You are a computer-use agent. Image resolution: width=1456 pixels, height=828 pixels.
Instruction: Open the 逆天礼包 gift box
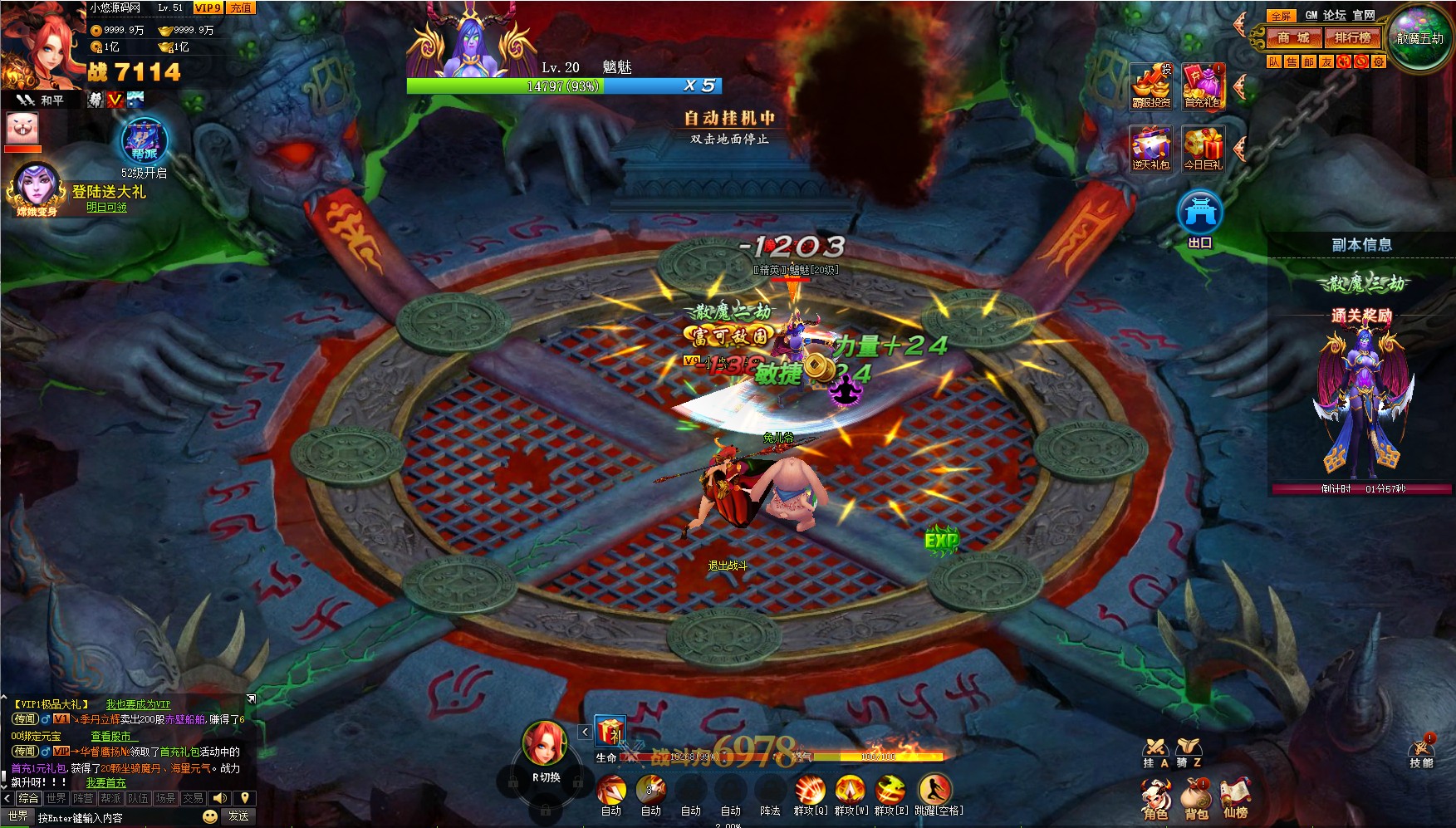click(1151, 148)
